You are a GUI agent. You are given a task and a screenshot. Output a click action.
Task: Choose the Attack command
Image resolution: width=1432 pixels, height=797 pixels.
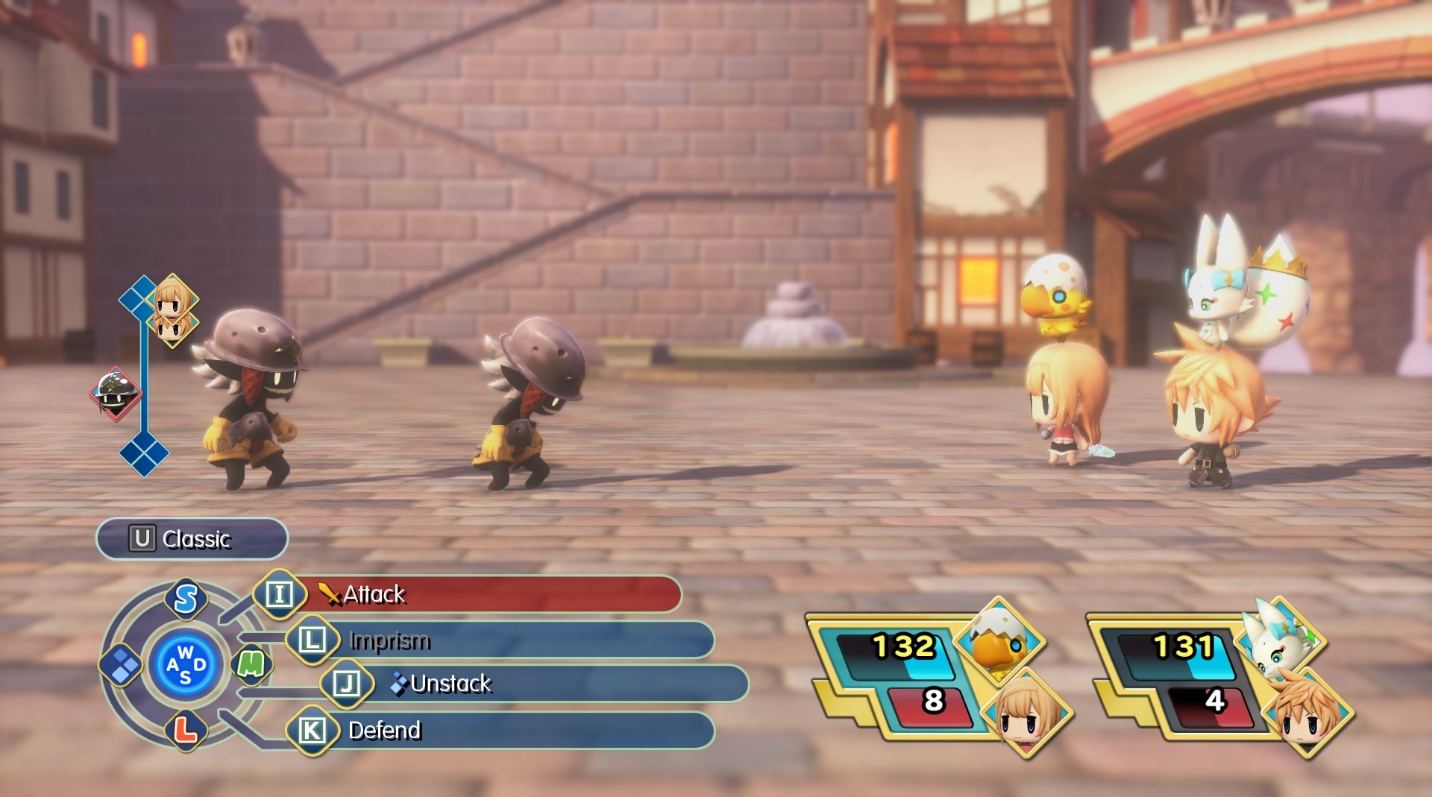480,594
